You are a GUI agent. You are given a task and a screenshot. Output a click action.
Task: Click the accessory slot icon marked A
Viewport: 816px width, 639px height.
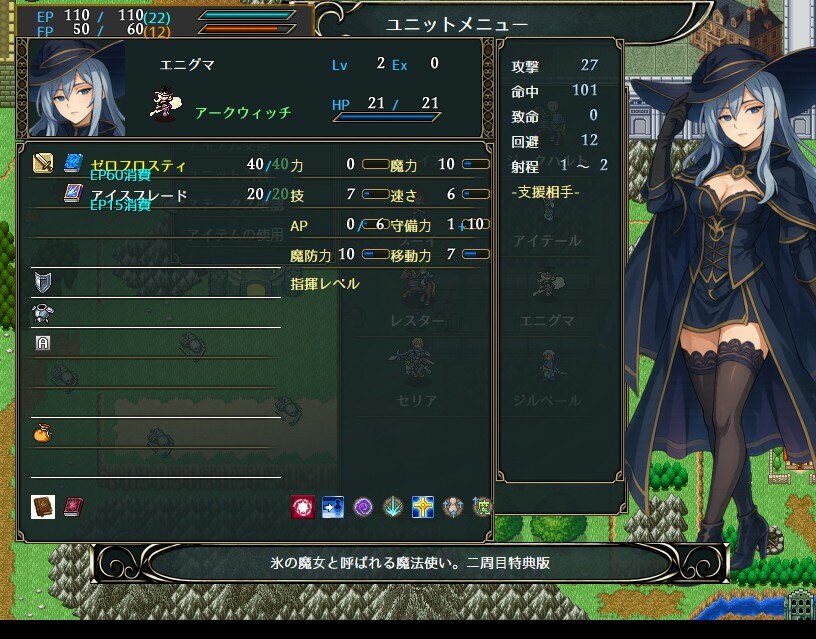click(x=42, y=342)
